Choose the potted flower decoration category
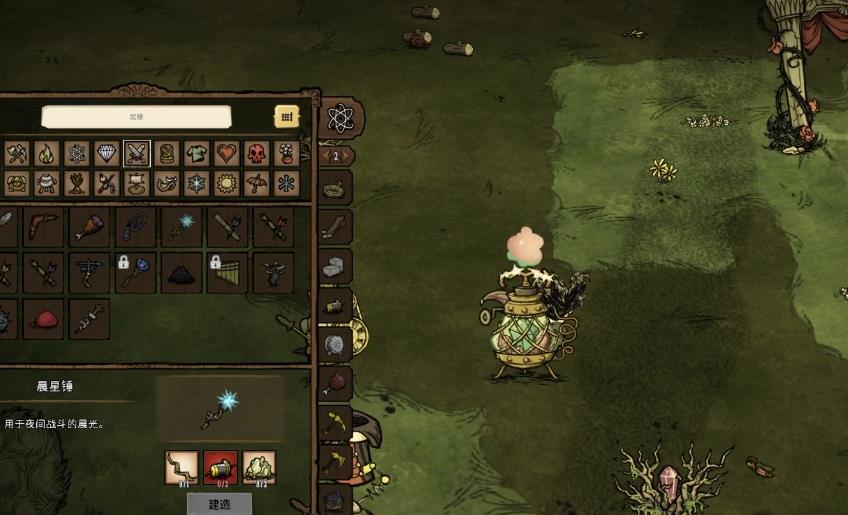This screenshot has width=848, height=515. click(286, 153)
